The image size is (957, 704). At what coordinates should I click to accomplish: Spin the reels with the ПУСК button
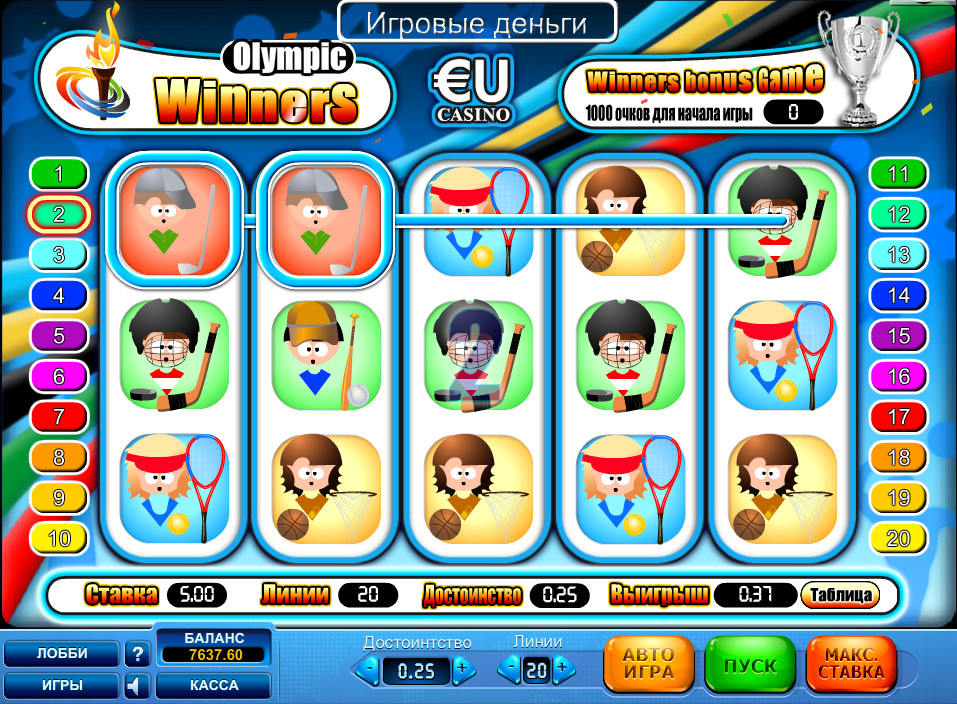pos(750,665)
